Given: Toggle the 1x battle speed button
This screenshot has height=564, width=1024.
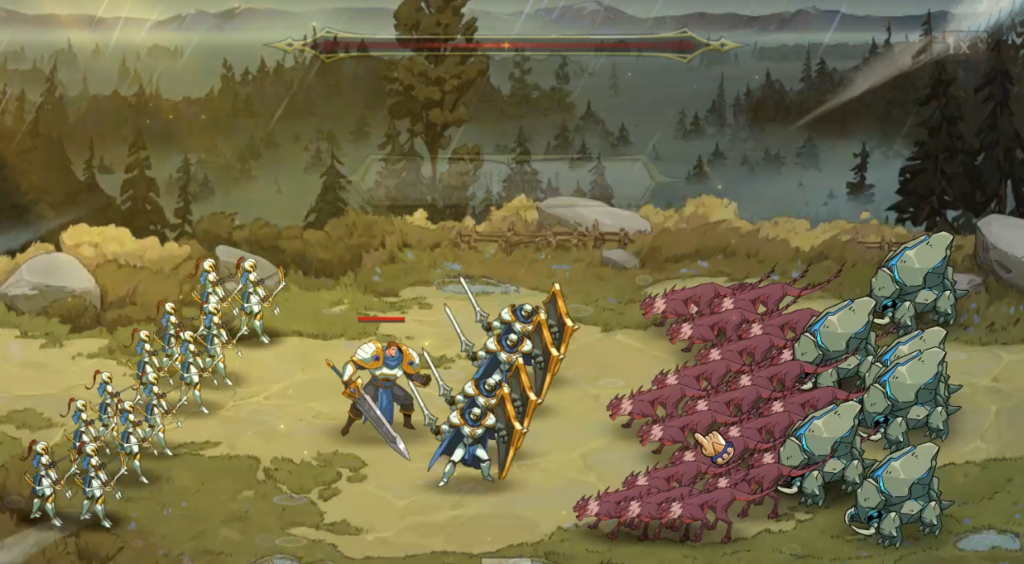Looking at the screenshot, I should tap(958, 45).
